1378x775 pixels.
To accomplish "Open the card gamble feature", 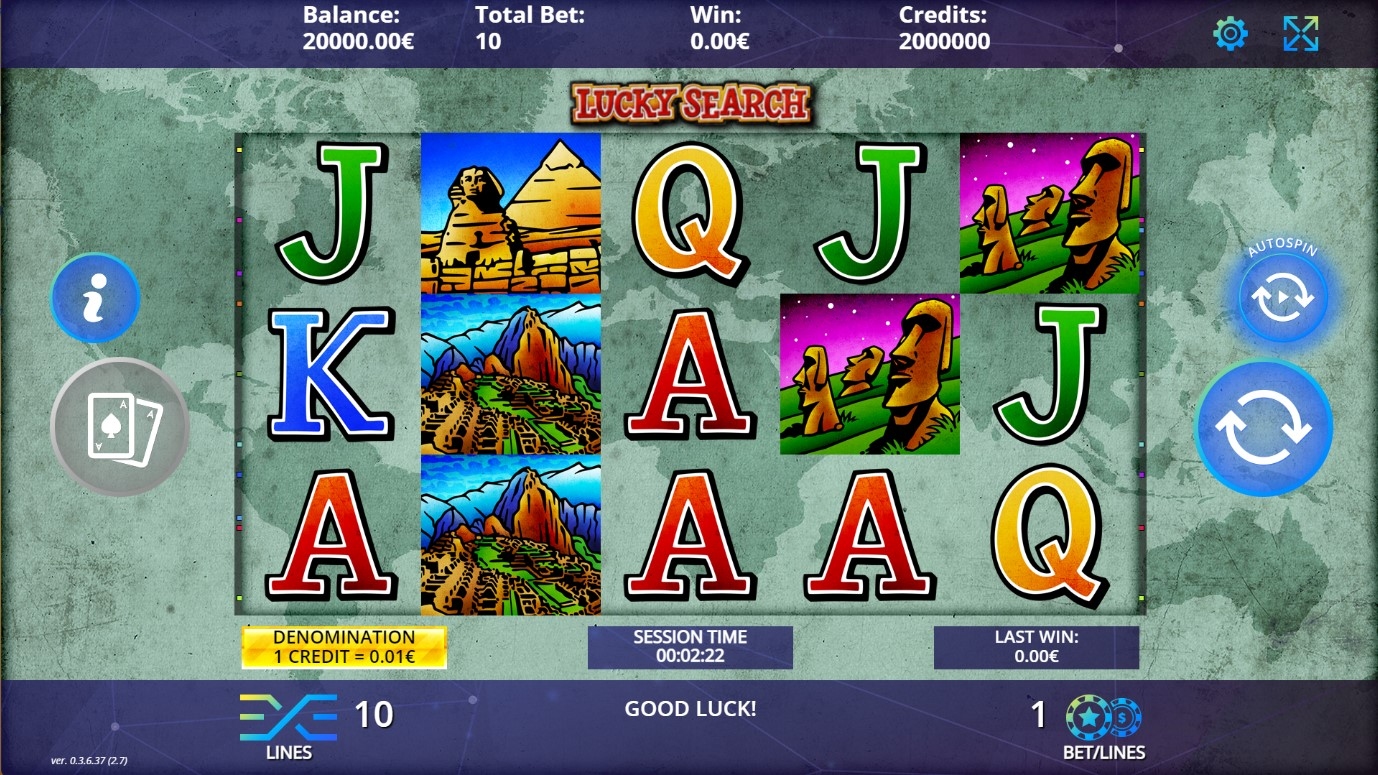I will pos(120,427).
